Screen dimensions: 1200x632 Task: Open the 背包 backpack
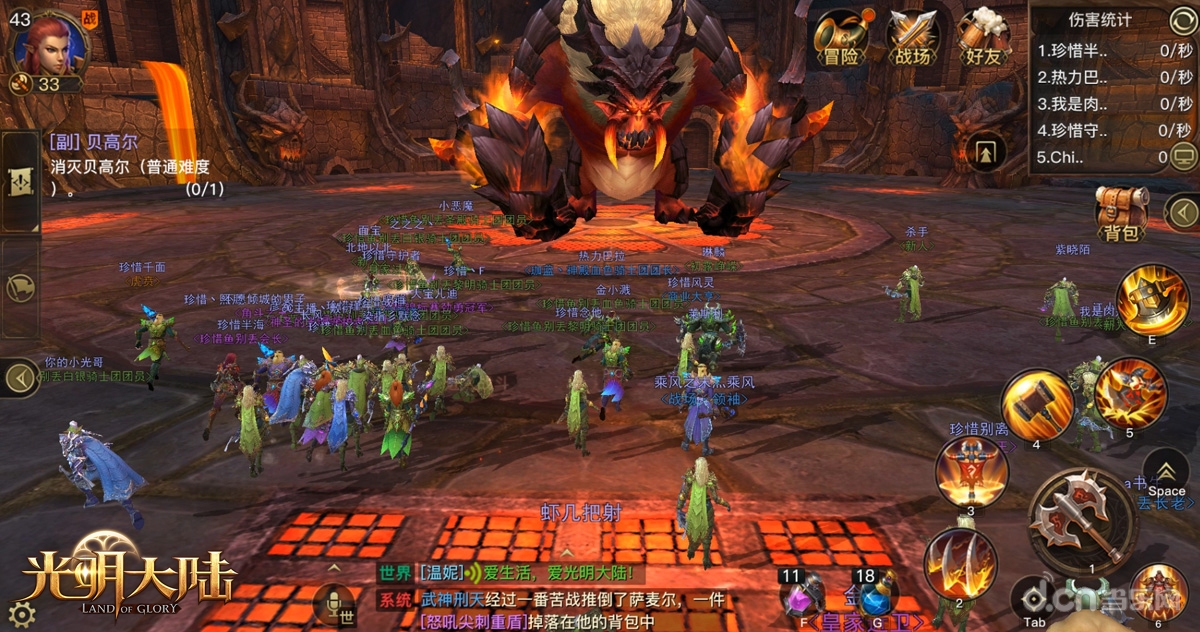click(x=1121, y=213)
